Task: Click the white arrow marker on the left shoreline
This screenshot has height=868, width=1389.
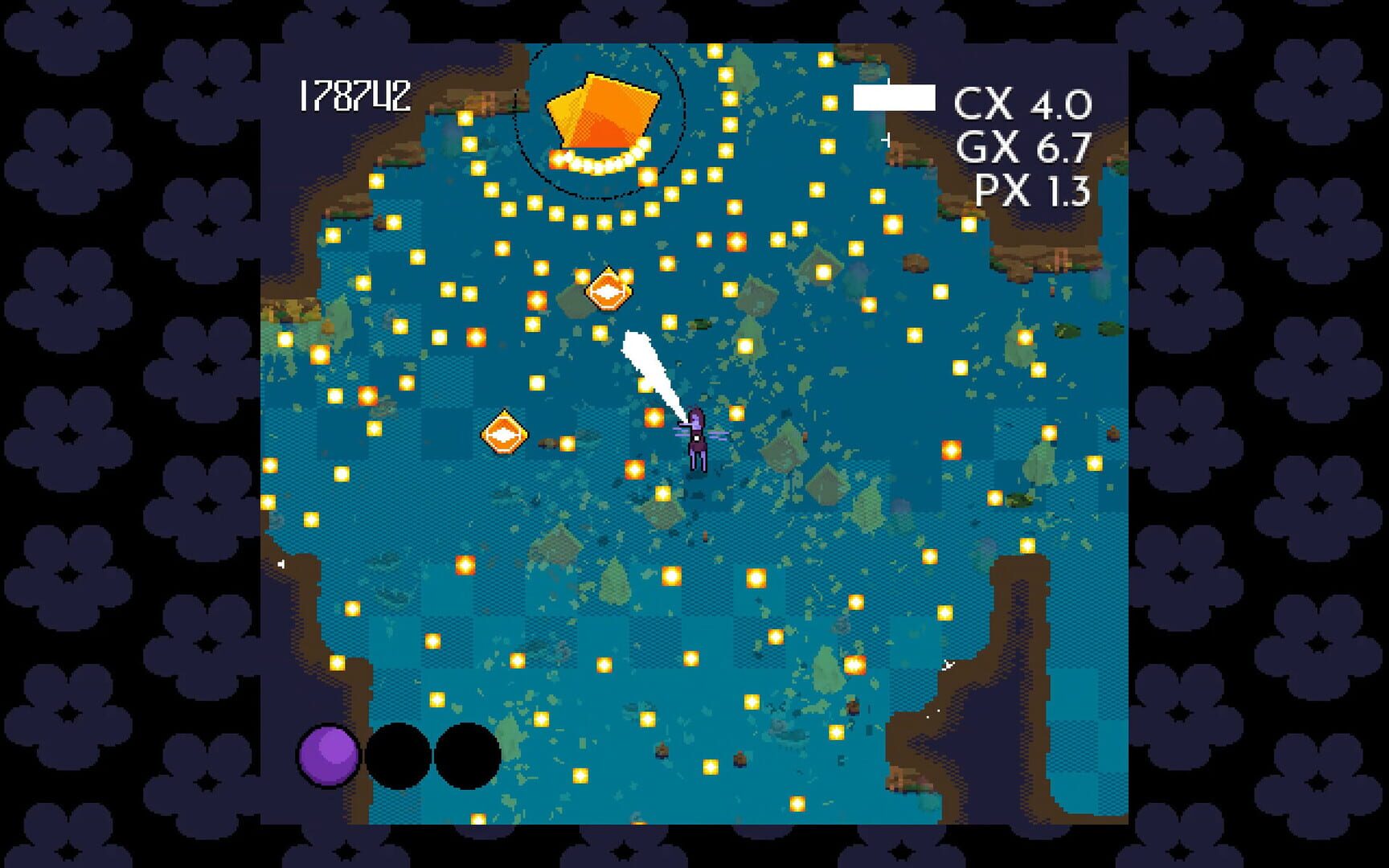Action: click(281, 563)
